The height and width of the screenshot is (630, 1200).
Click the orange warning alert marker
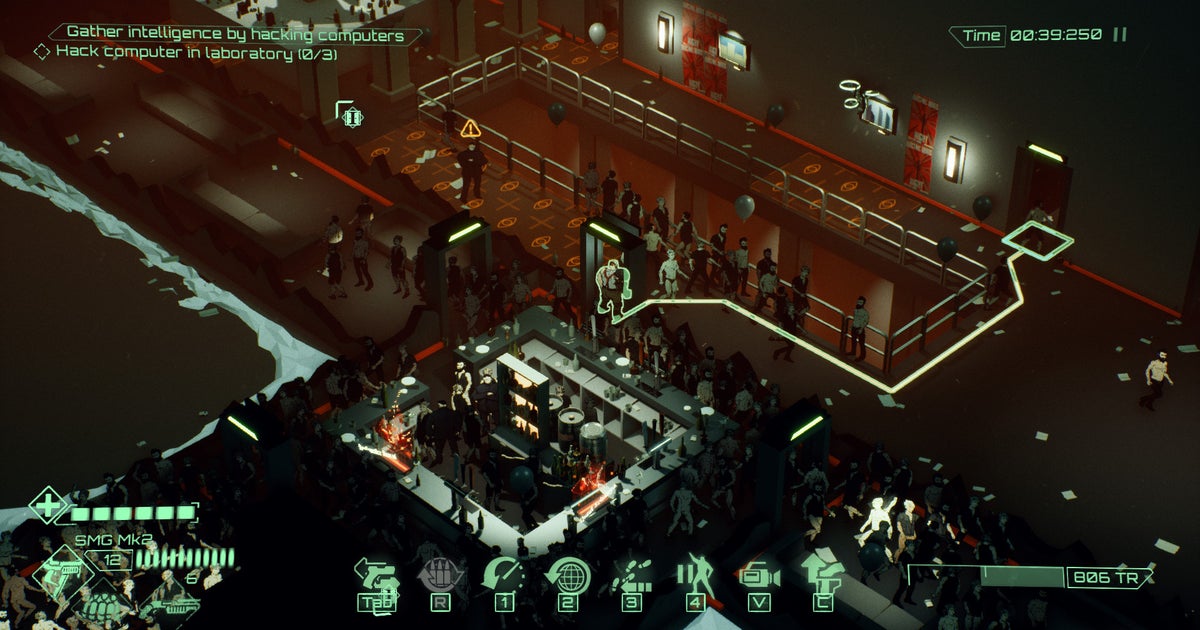(x=470, y=128)
